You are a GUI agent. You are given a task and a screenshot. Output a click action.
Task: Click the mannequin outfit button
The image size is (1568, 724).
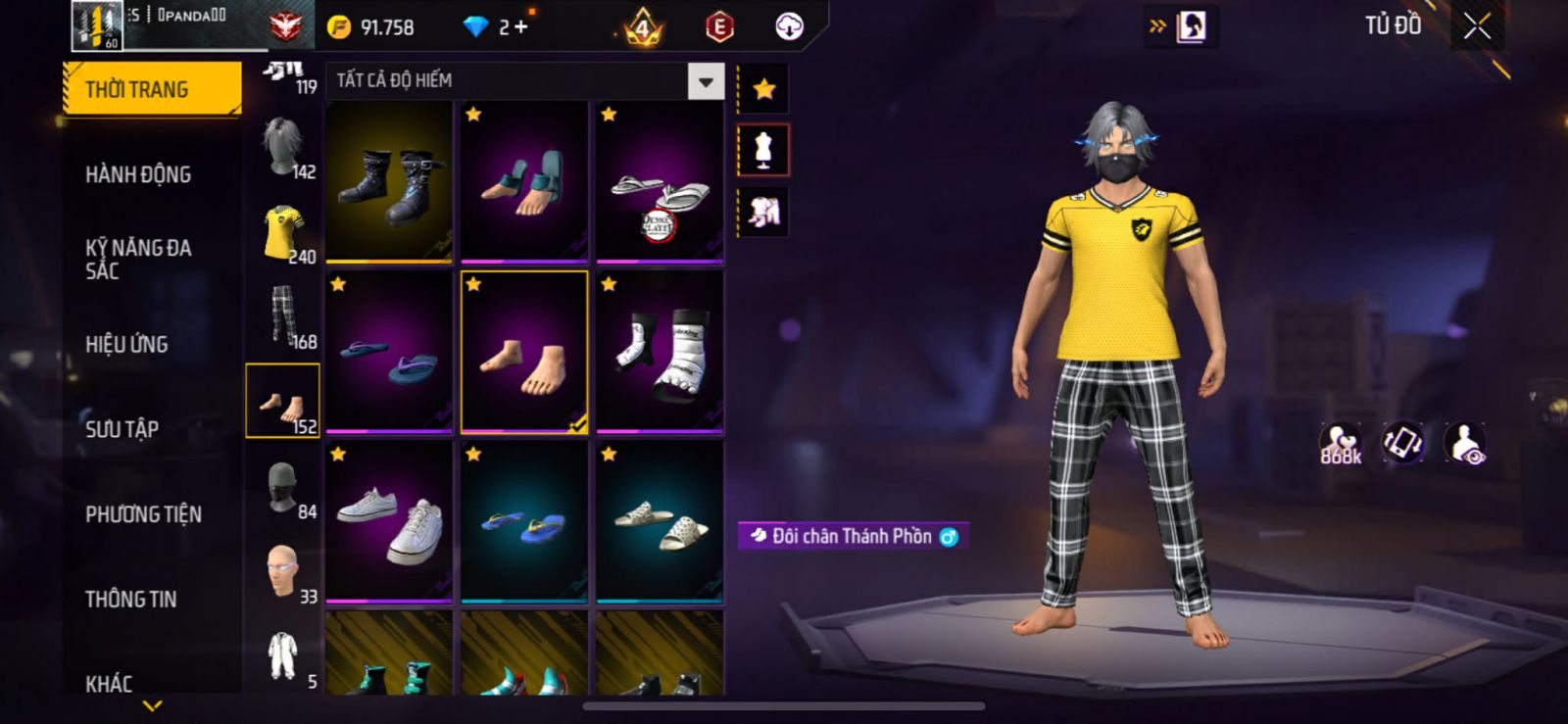763,150
